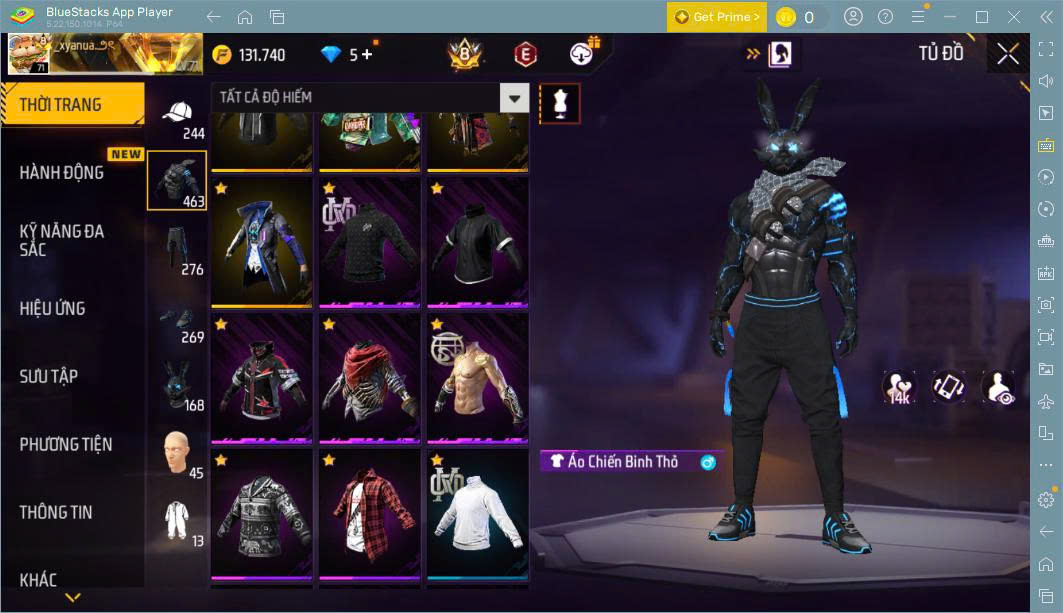Viewport: 1063px width, 613px height.
Task: Select the pants subcategory icon
Action: (x=177, y=248)
